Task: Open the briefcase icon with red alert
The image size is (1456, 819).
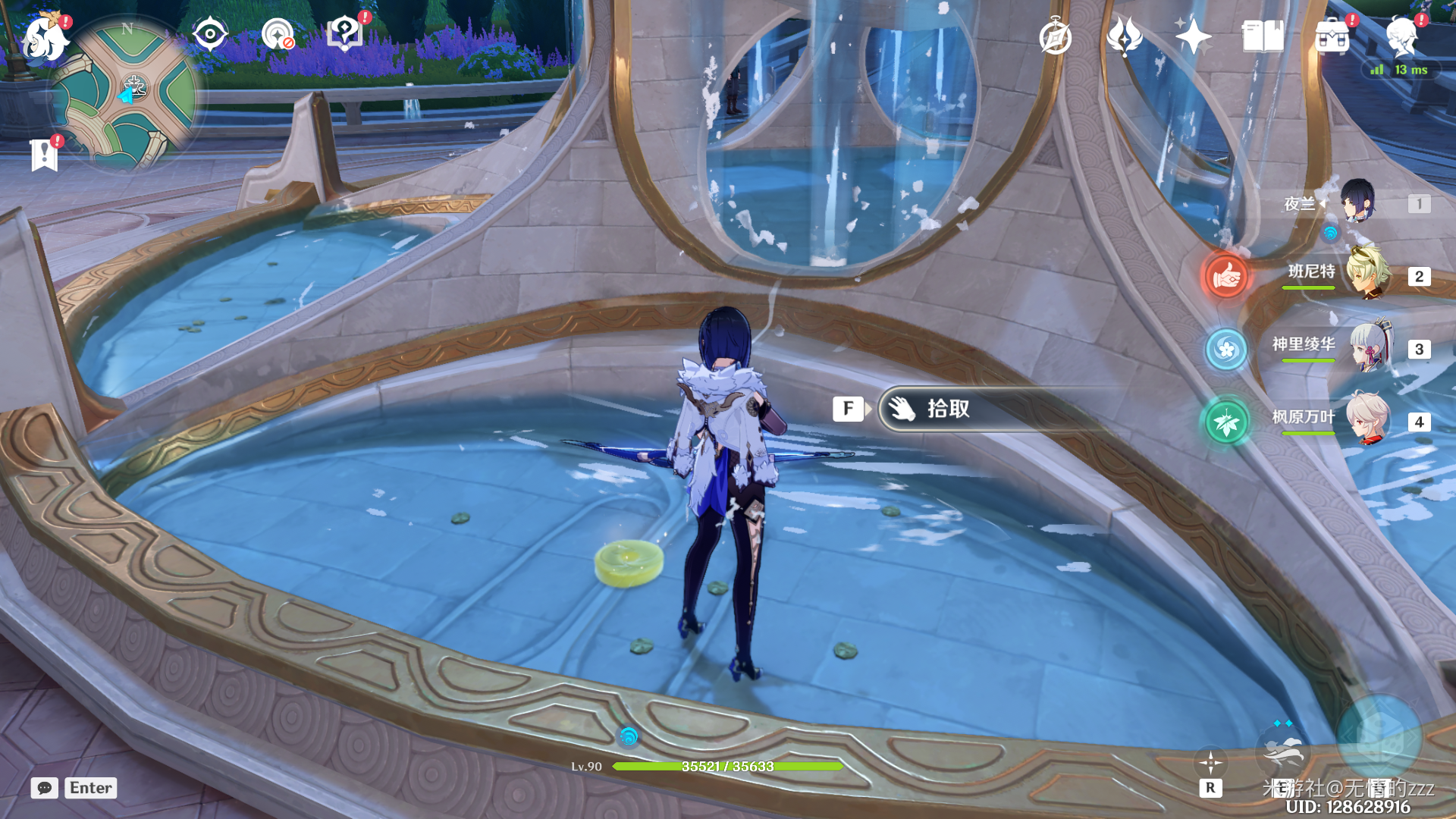Action: coord(1332,36)
